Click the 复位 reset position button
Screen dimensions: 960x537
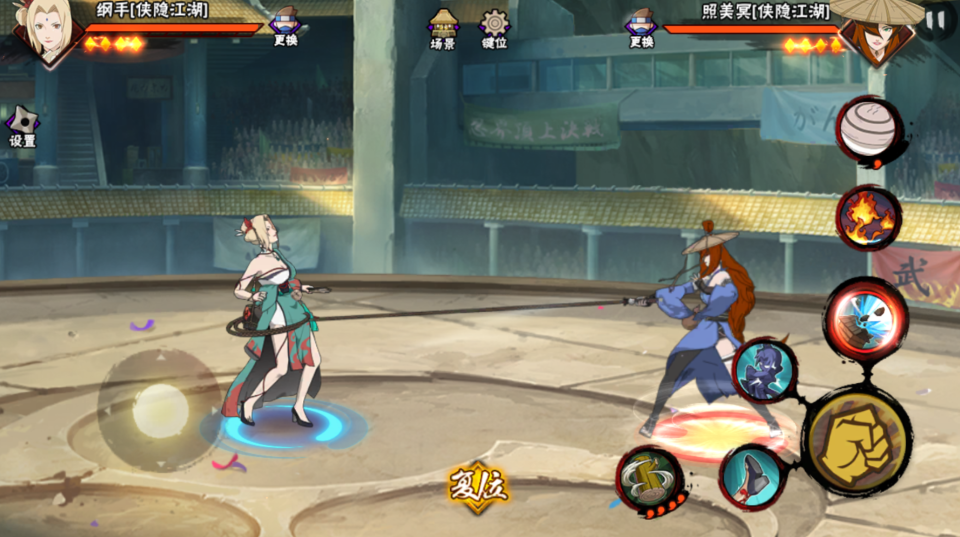(x=478, y=487)
